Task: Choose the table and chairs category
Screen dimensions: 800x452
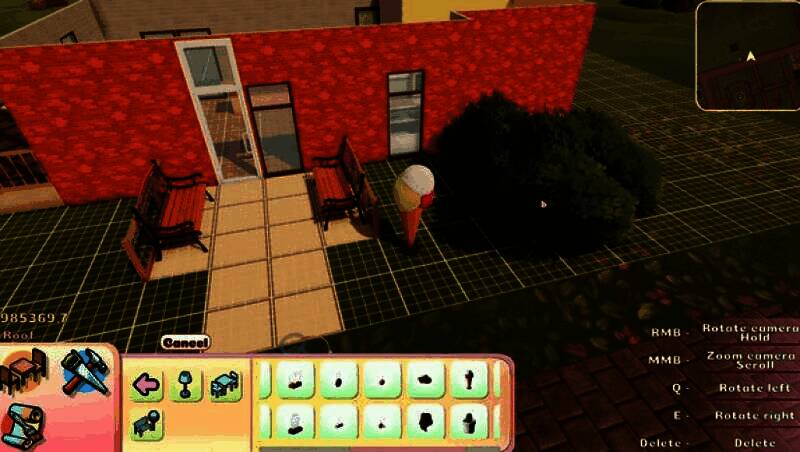Action: coord(225,384)
